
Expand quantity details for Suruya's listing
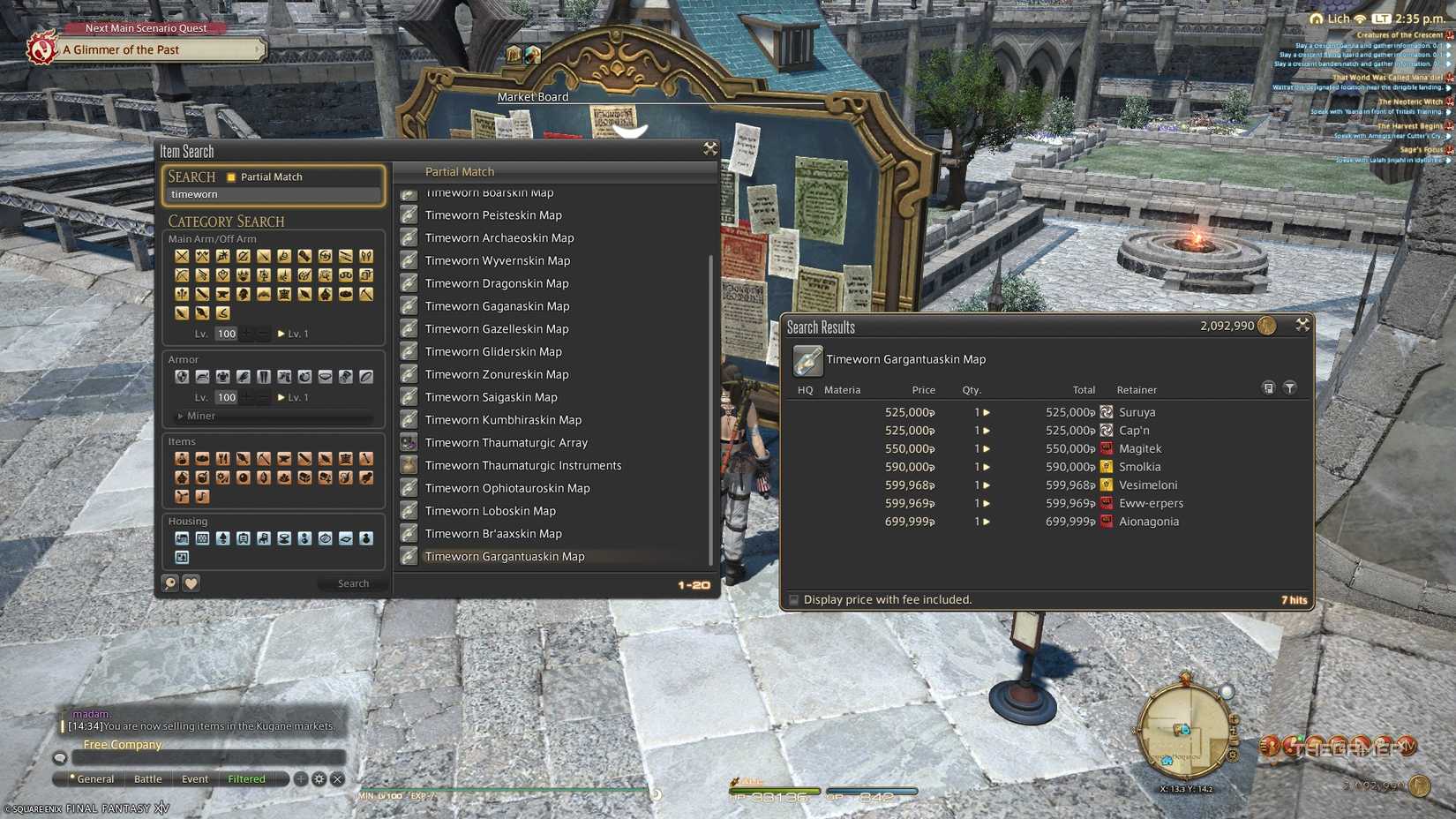tap(986, 411)
